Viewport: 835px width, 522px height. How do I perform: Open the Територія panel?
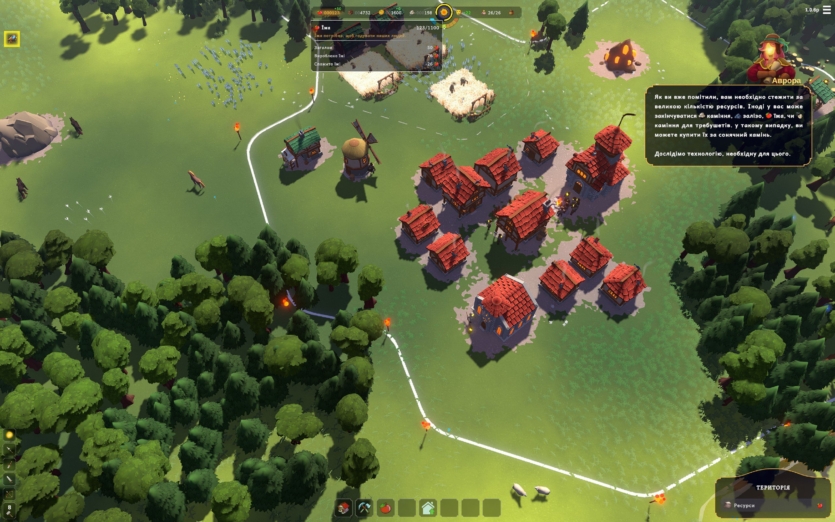tap(772, 494)
